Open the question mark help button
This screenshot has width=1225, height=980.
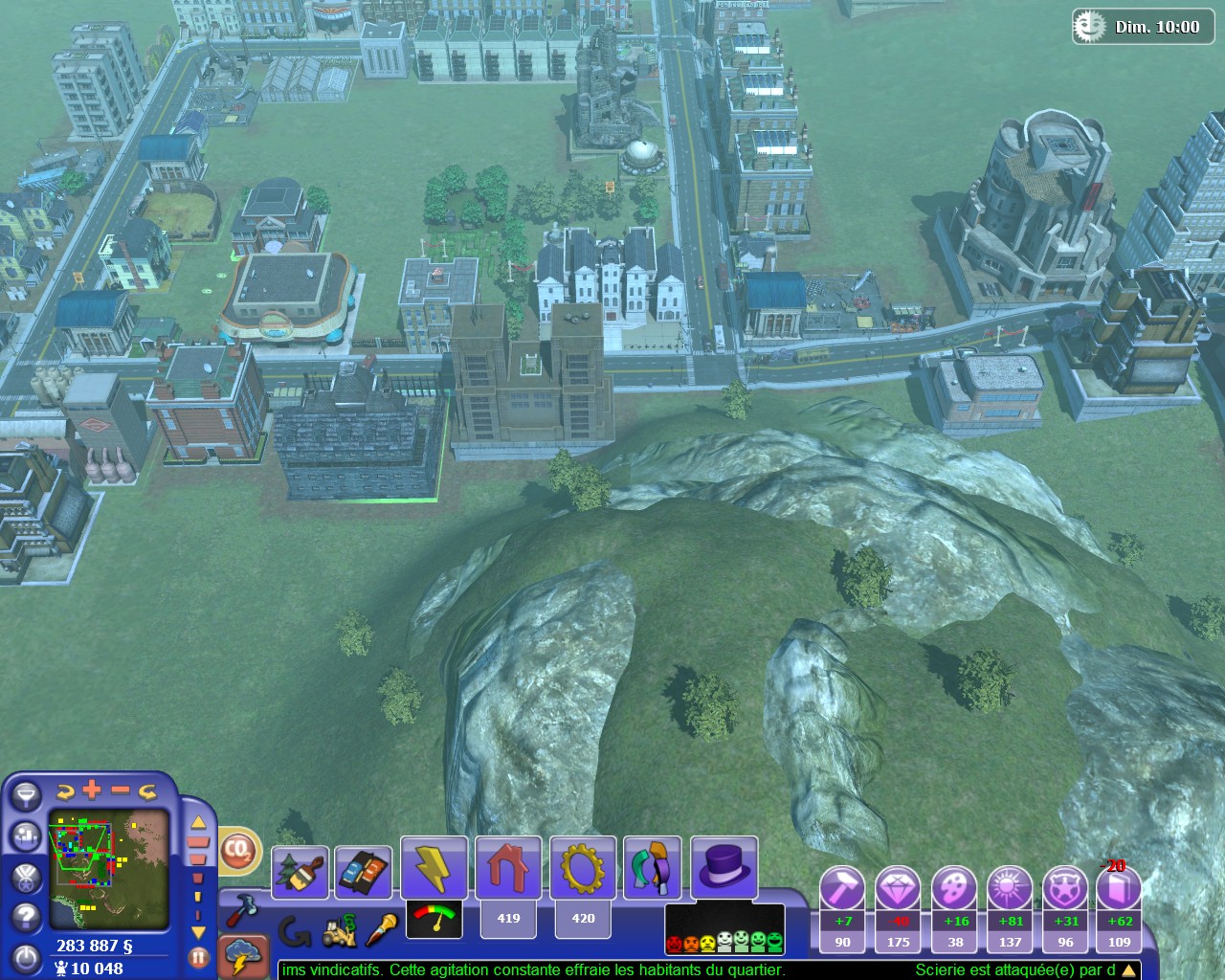coord(26,916)
